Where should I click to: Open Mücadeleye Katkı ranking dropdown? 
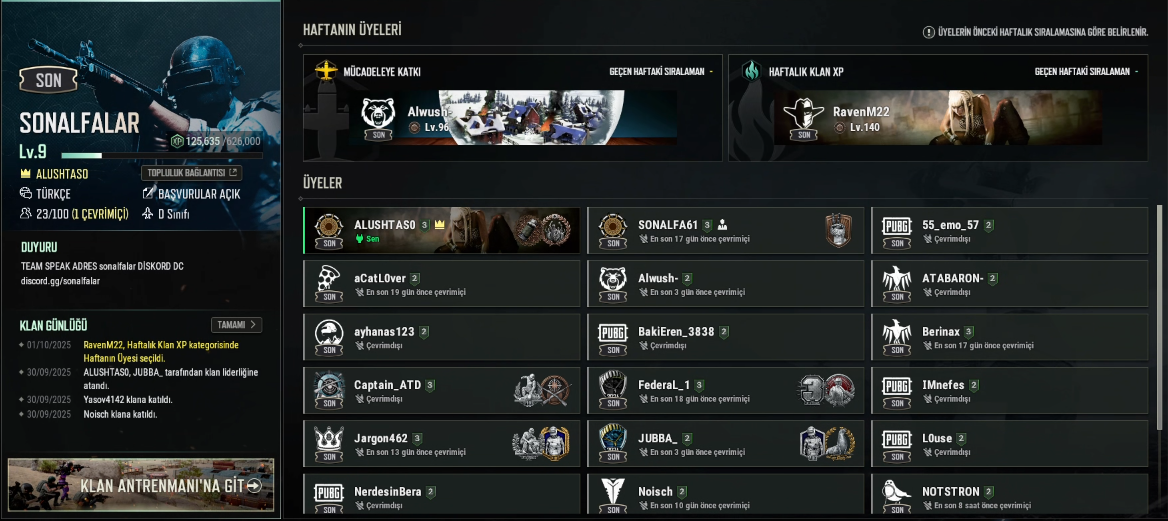pyautogui.click(x=662, y=72)
